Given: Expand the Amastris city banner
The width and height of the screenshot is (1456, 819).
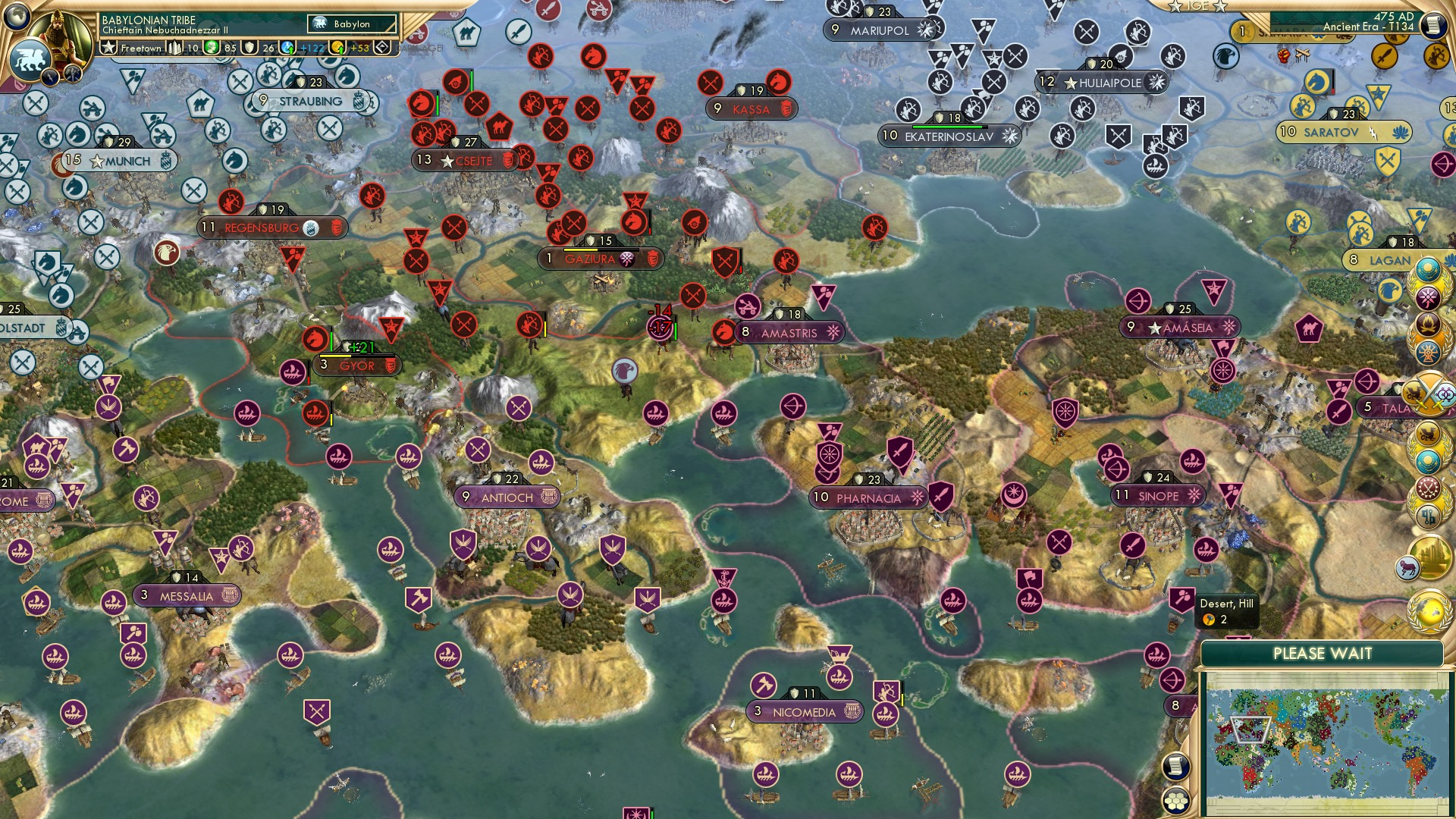Looking at the screenshot, I should pyautogui.click(x=789, y=332).
